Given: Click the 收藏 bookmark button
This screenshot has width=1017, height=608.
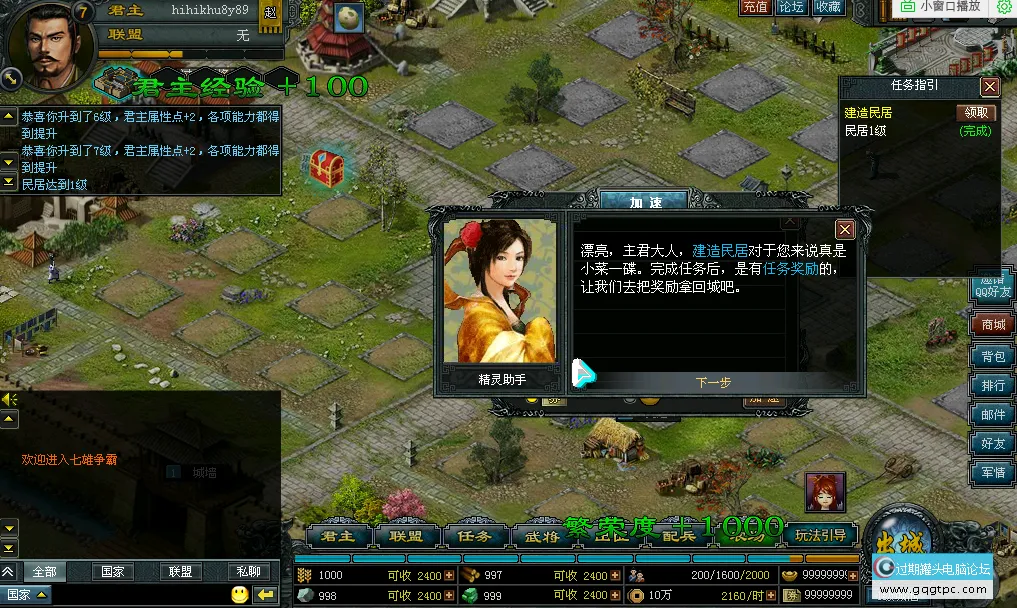Looking at the screenshot, I should pyautogui.click(x=828, y=7).
